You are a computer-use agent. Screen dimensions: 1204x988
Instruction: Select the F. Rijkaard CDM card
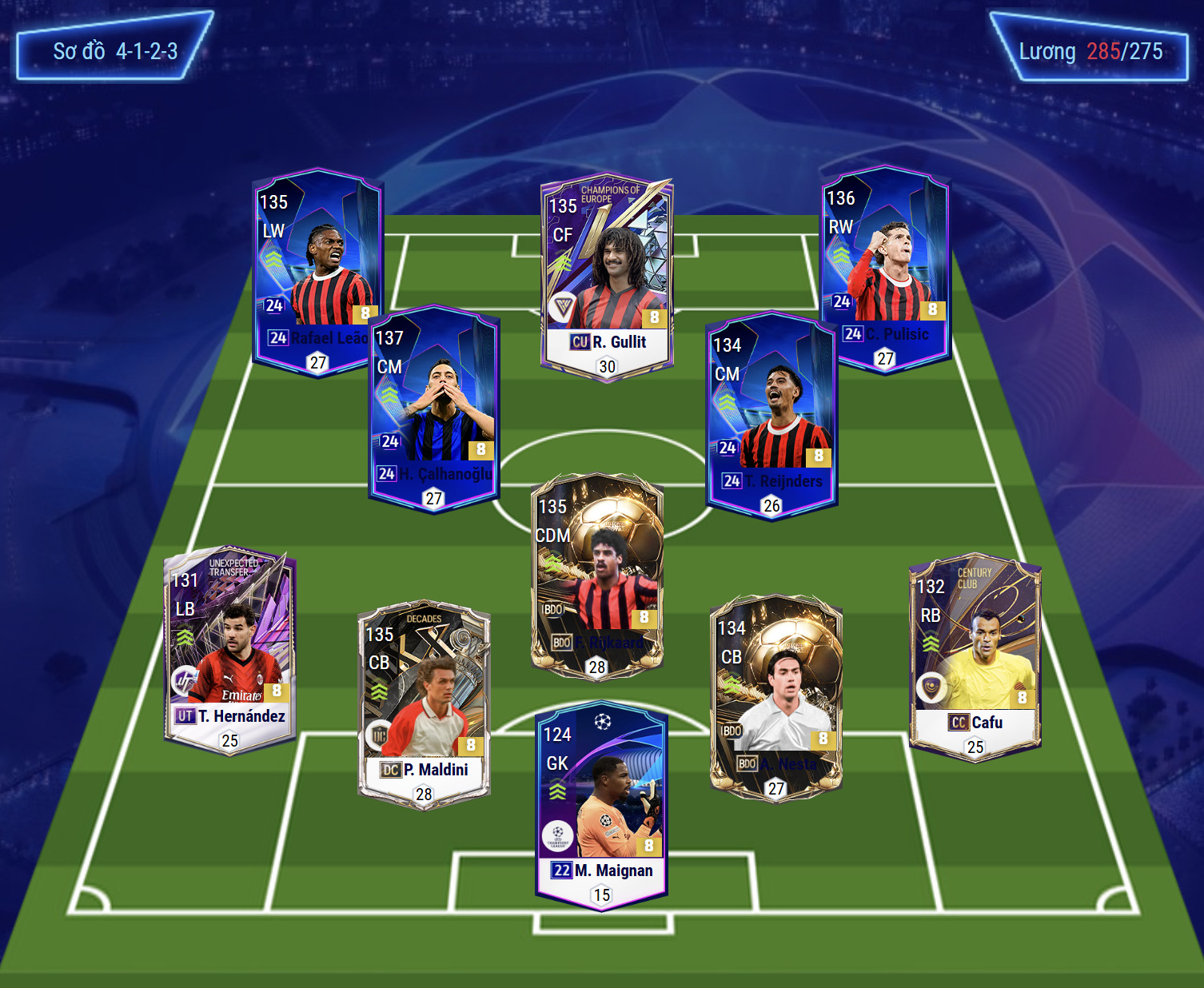[597, 576]
